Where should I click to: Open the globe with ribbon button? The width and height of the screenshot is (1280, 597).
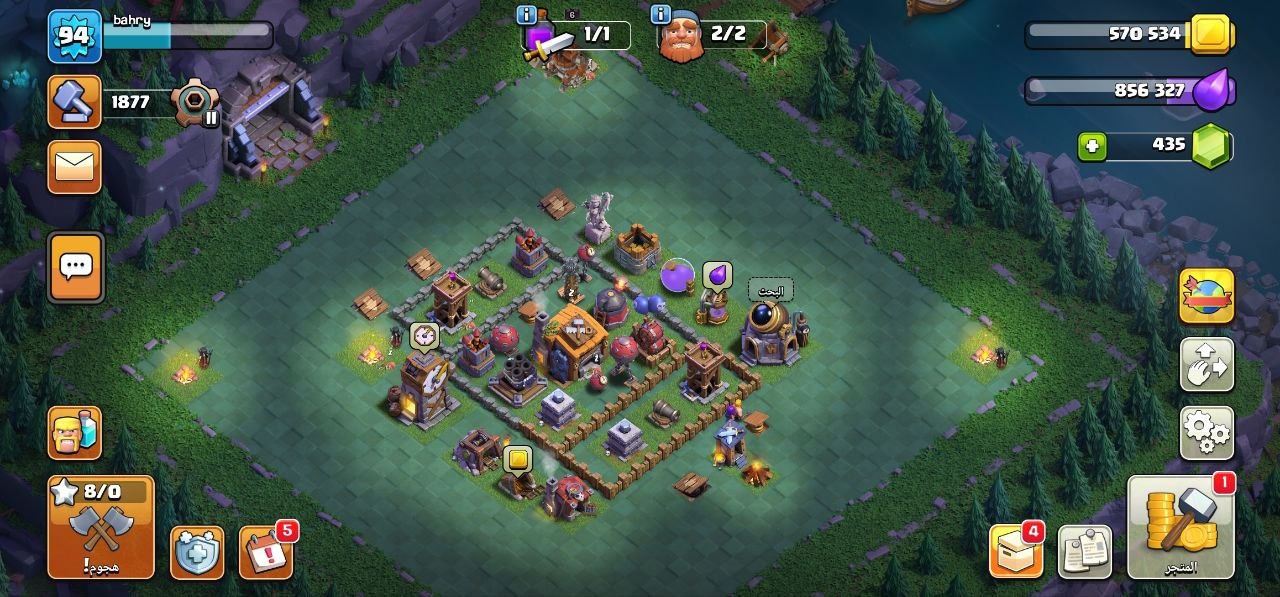coord(1206,296)
